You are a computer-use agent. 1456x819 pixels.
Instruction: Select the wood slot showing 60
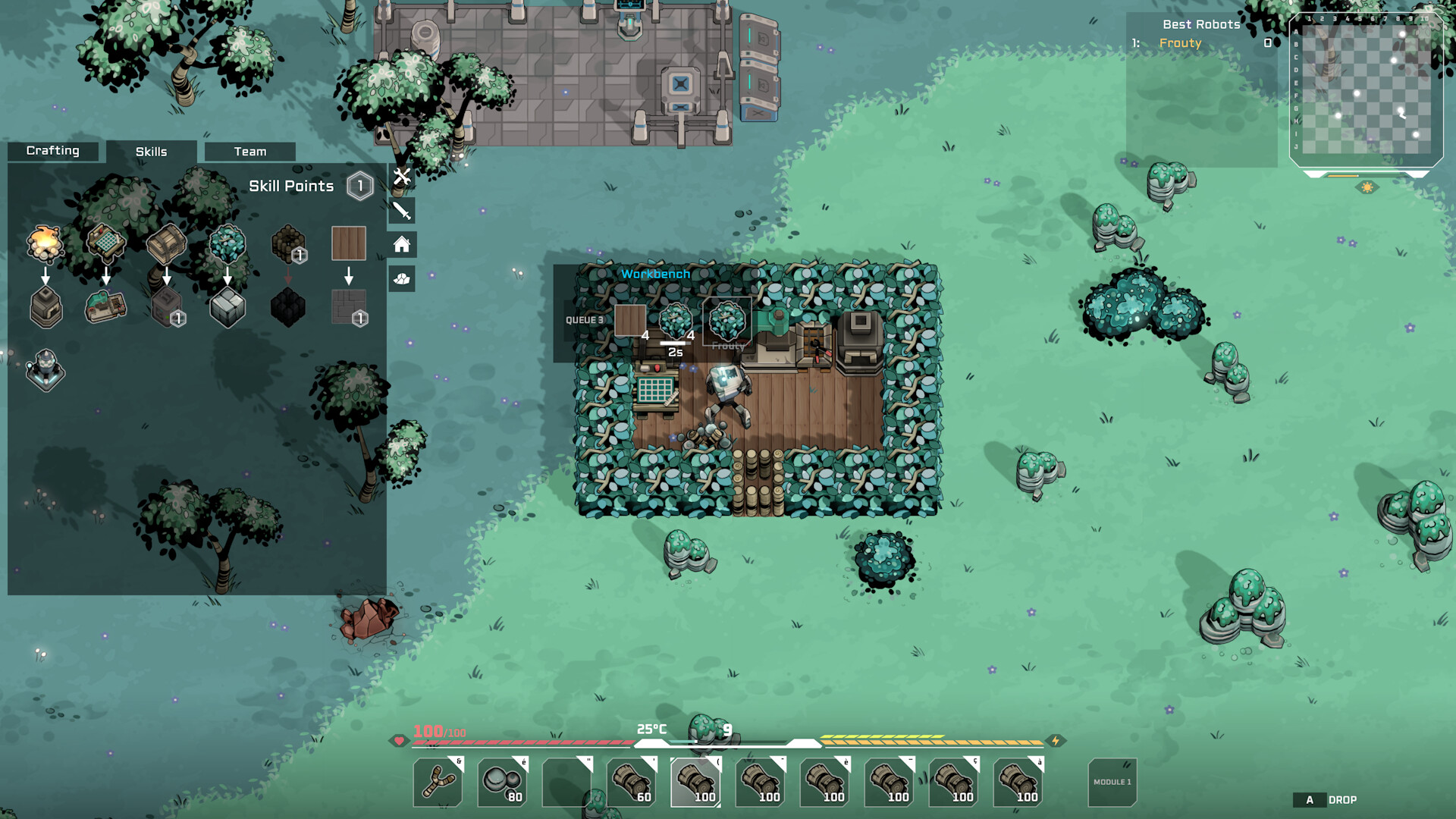[x=632, y=782]
